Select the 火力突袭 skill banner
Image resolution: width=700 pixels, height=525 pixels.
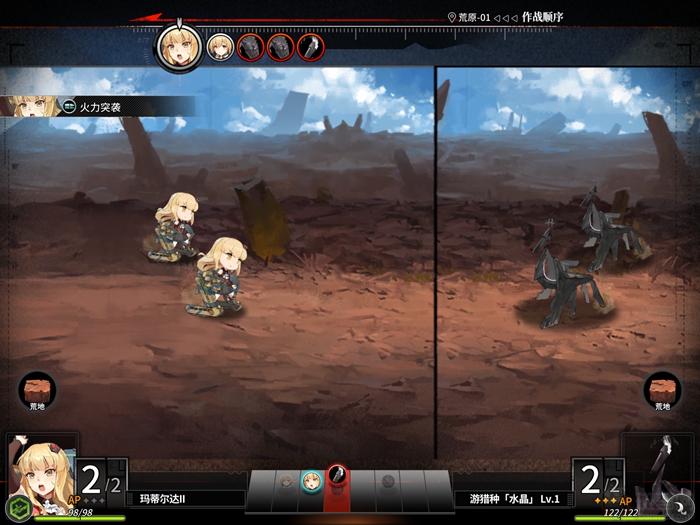(100, 105)
